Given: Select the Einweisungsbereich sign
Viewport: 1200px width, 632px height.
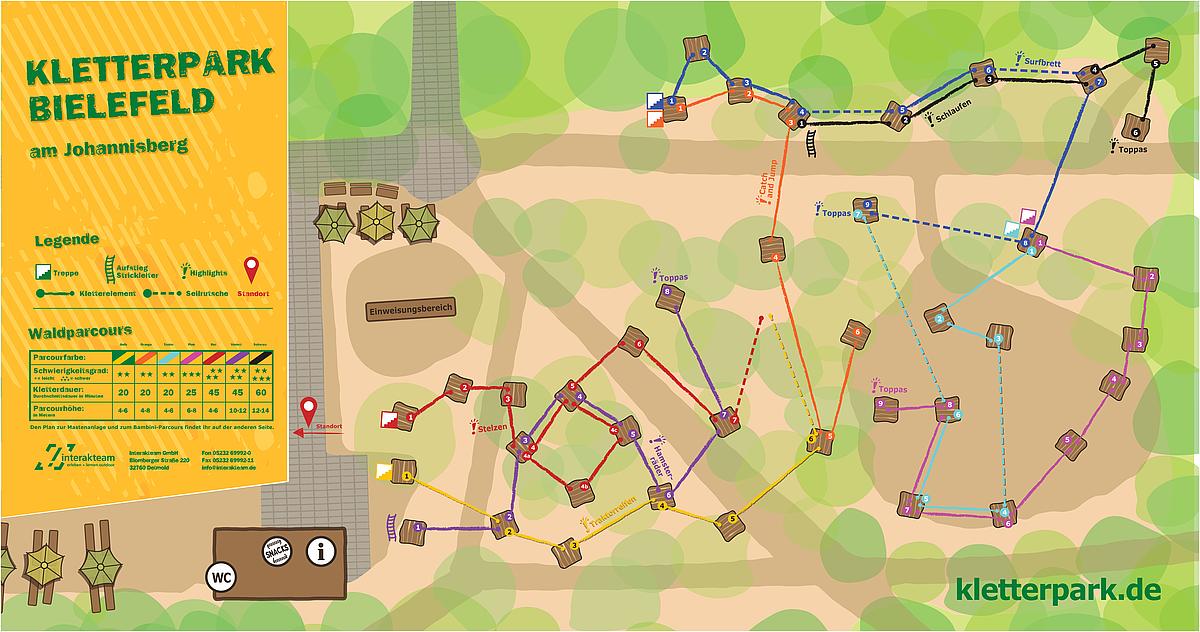Looking at the screenshot, I should pyautogui.click(x=410, y=310).
